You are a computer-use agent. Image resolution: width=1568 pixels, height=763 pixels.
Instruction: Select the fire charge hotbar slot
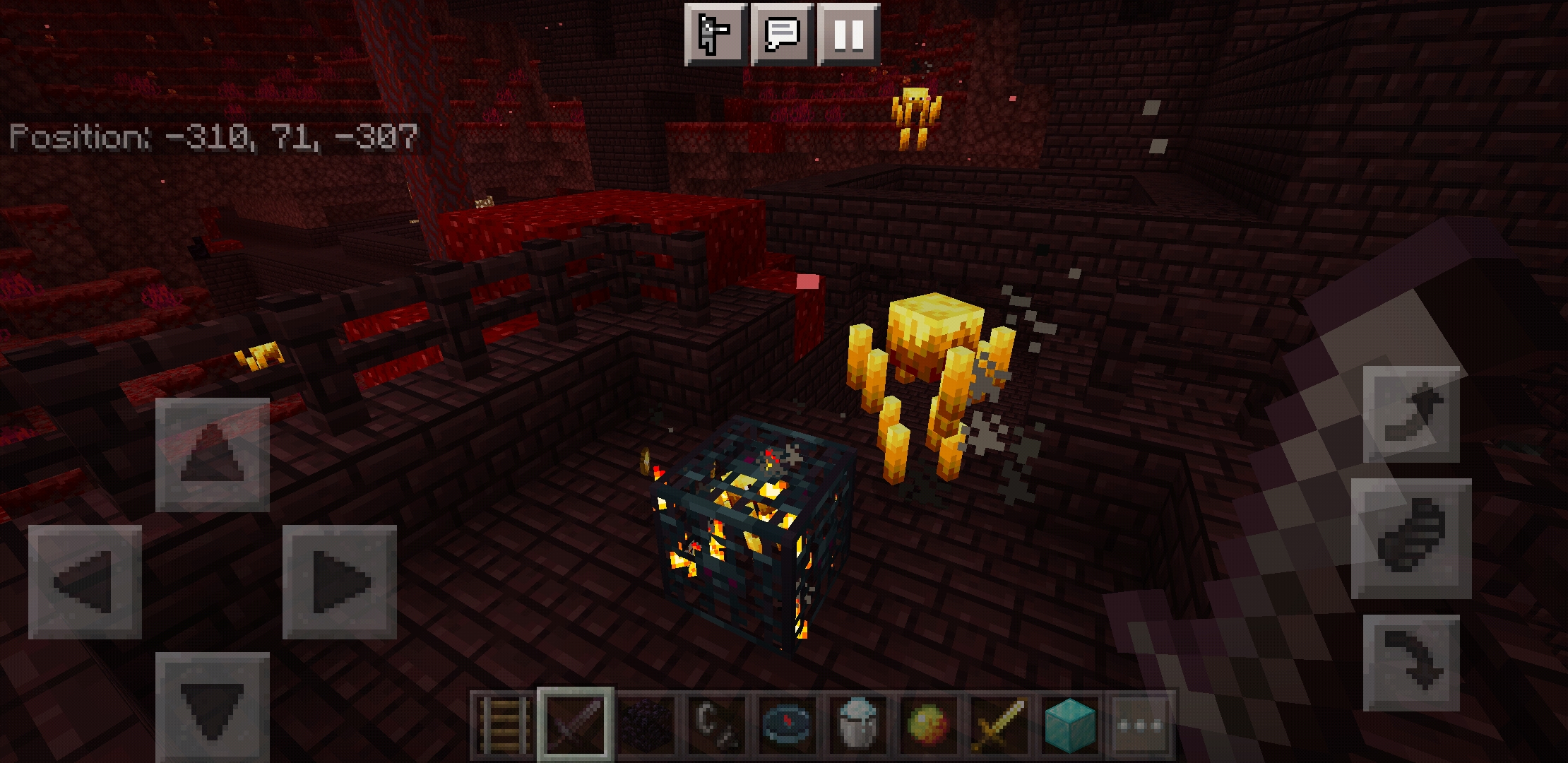[x=928, y=726]
